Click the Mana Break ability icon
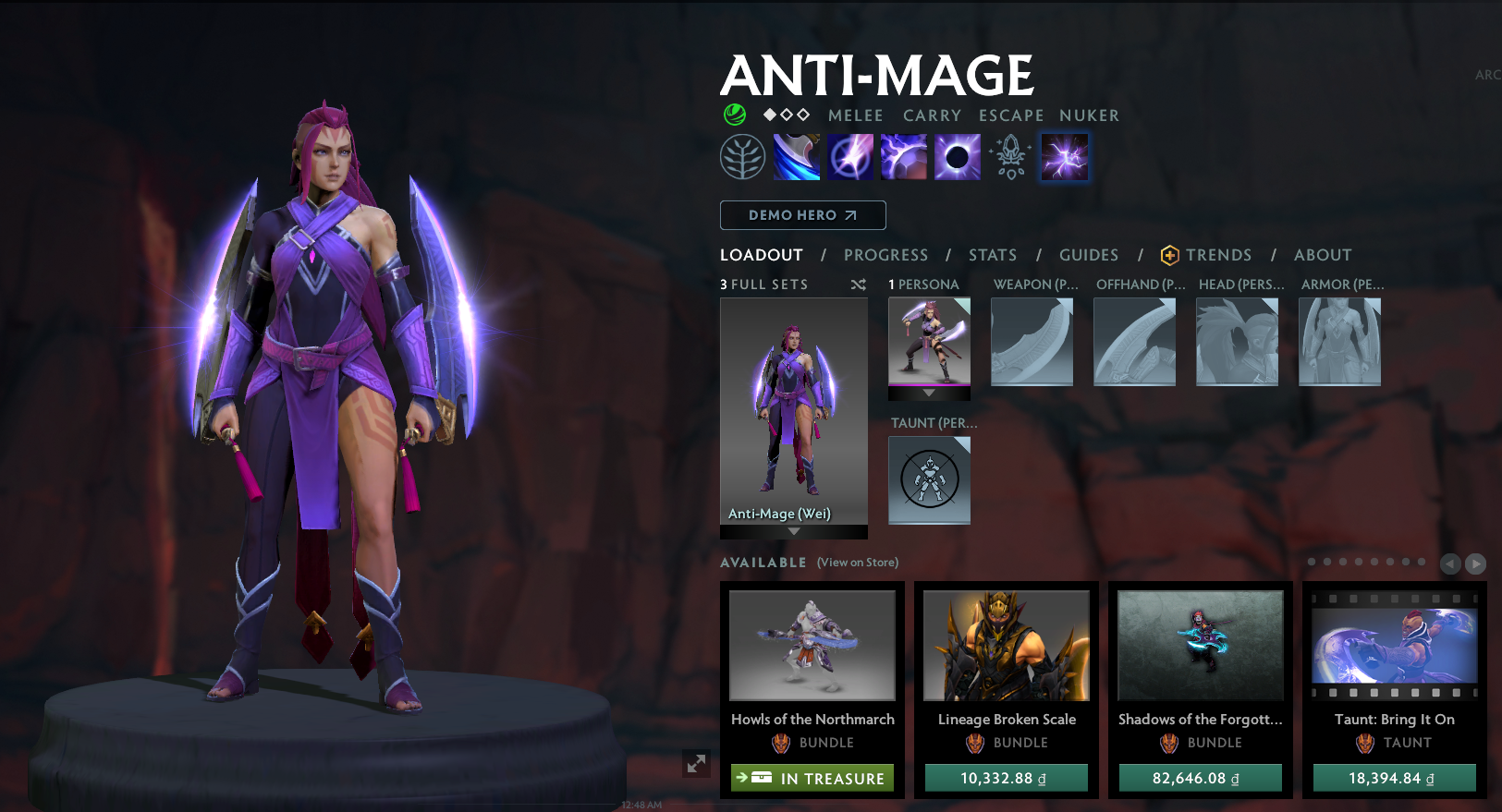1502x812 pixels. 796,156
